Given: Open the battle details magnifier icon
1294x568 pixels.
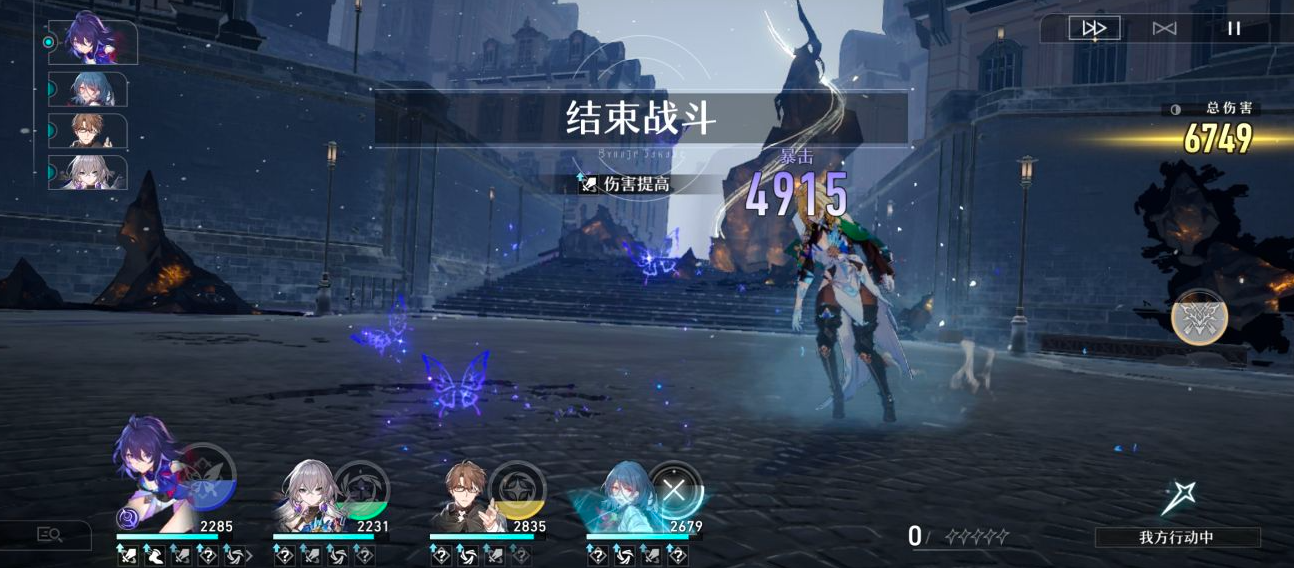Looking at the screenshot, I should click(x=50, y=535).
